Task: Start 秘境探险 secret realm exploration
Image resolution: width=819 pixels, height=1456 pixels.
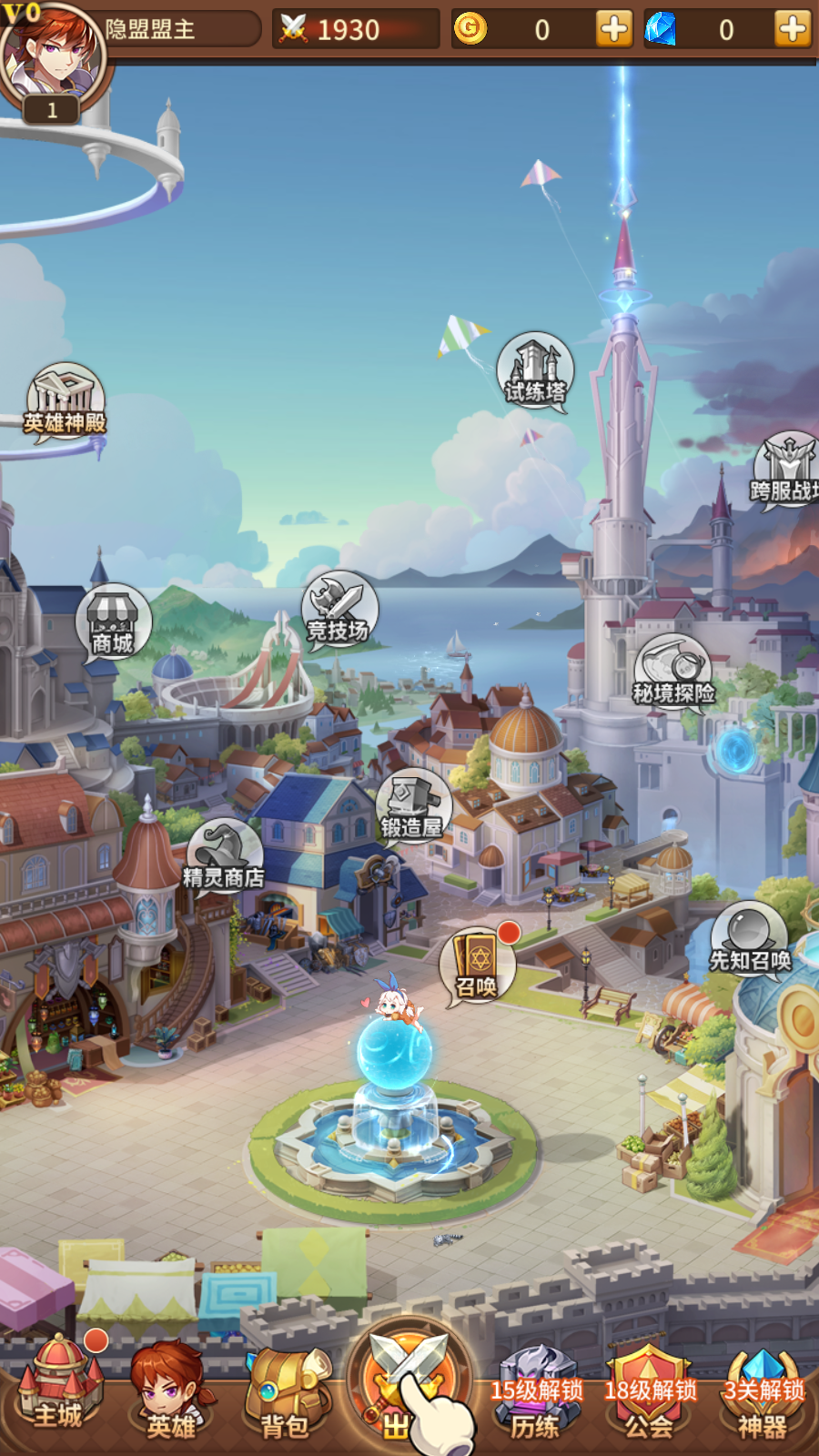Action: click(673, 672)
